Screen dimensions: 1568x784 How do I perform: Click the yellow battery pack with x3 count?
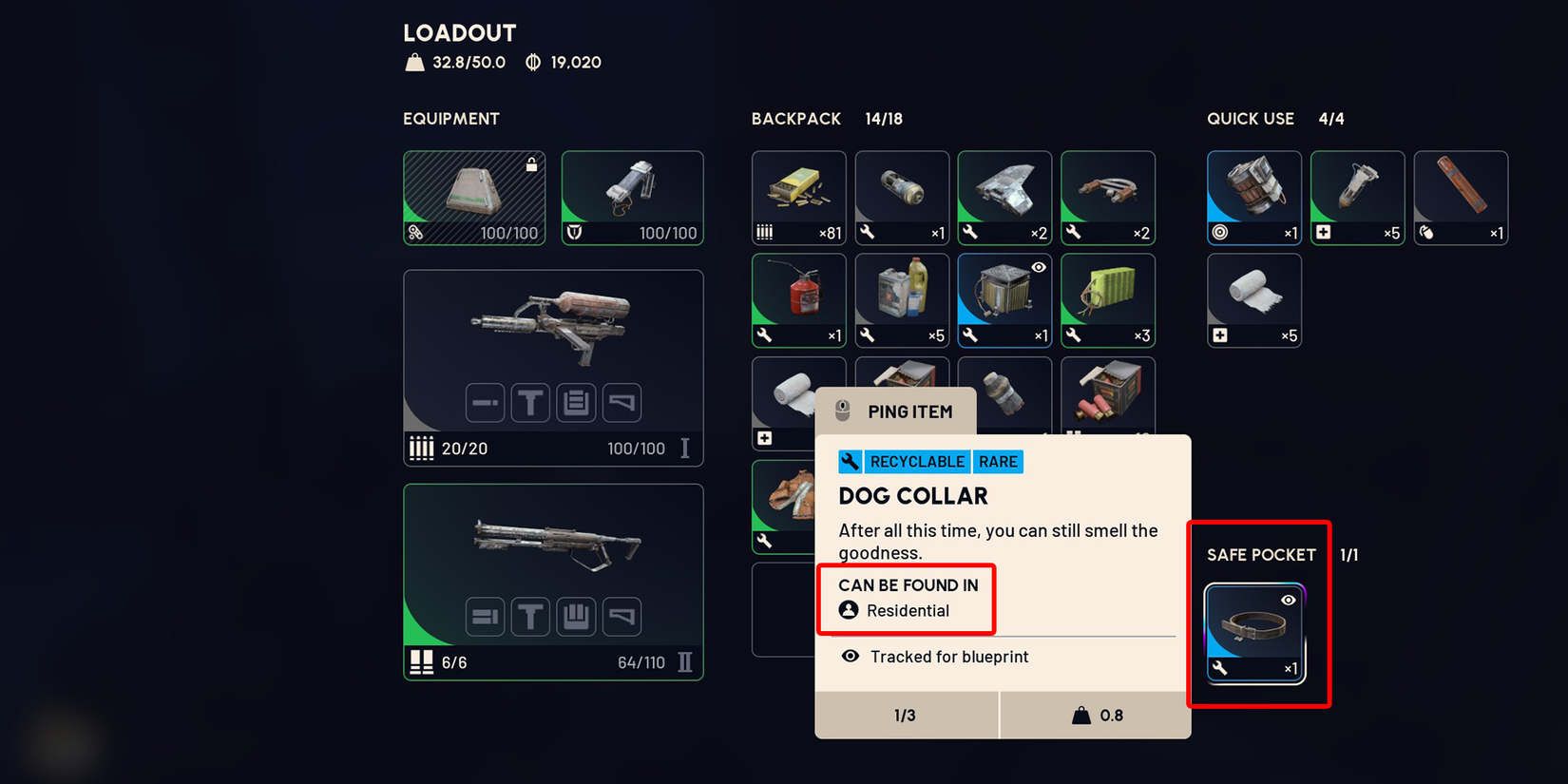click(1107, 299)
